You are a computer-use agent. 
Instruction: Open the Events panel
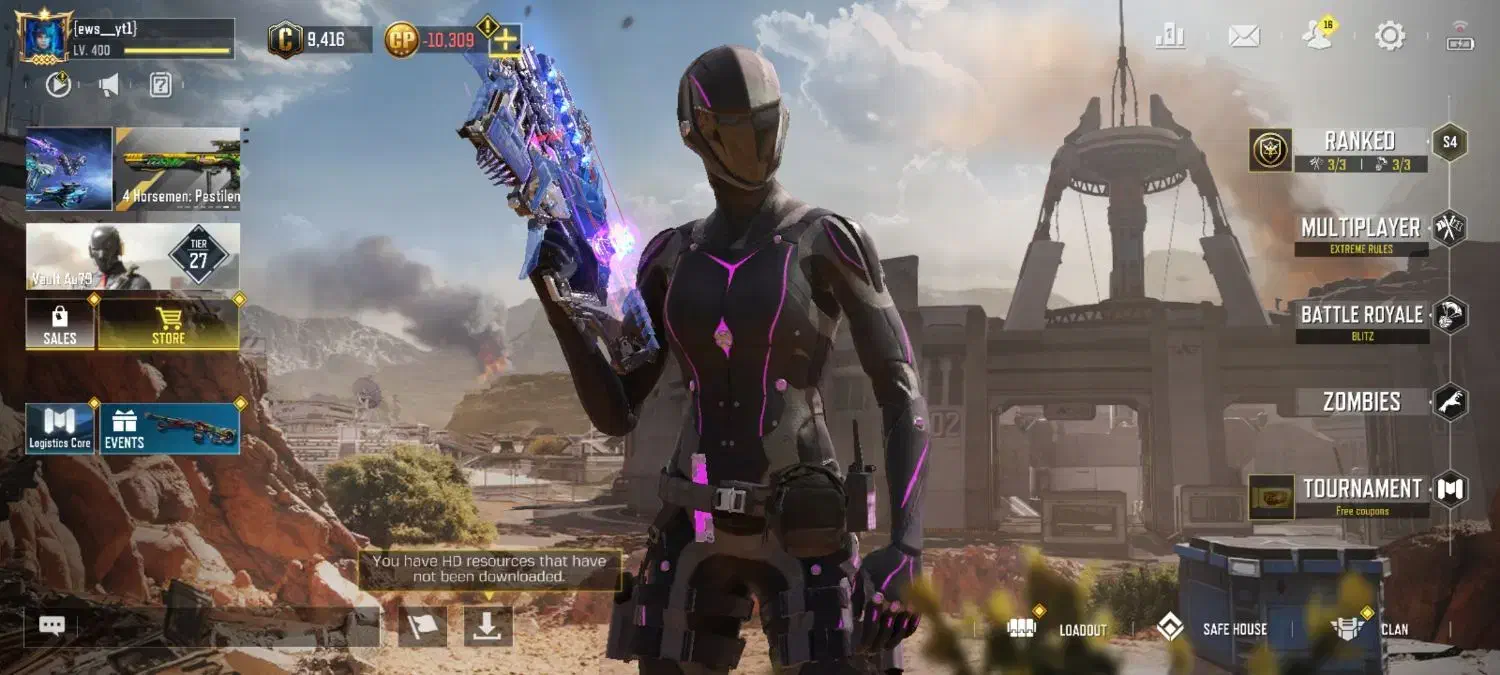pyautogui.click(x=169, y=429)
